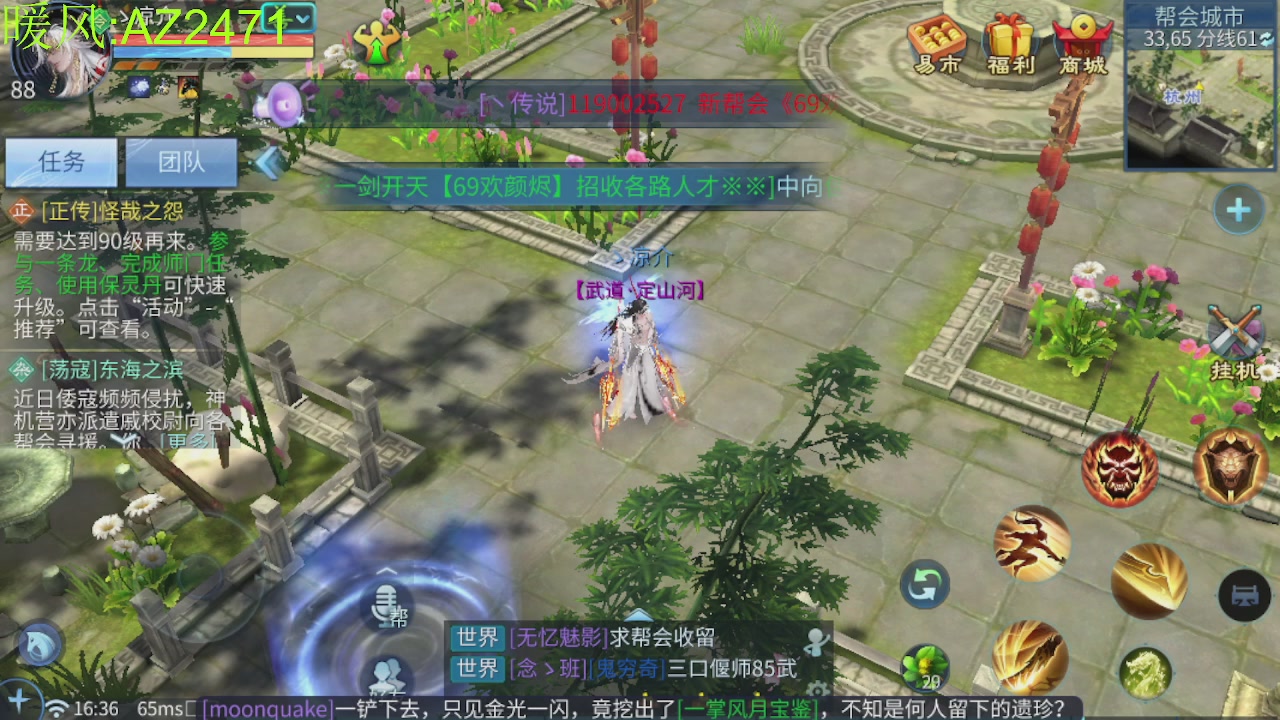Open the 任务 tab
The image size is (1280, 720).
point(62,161)
